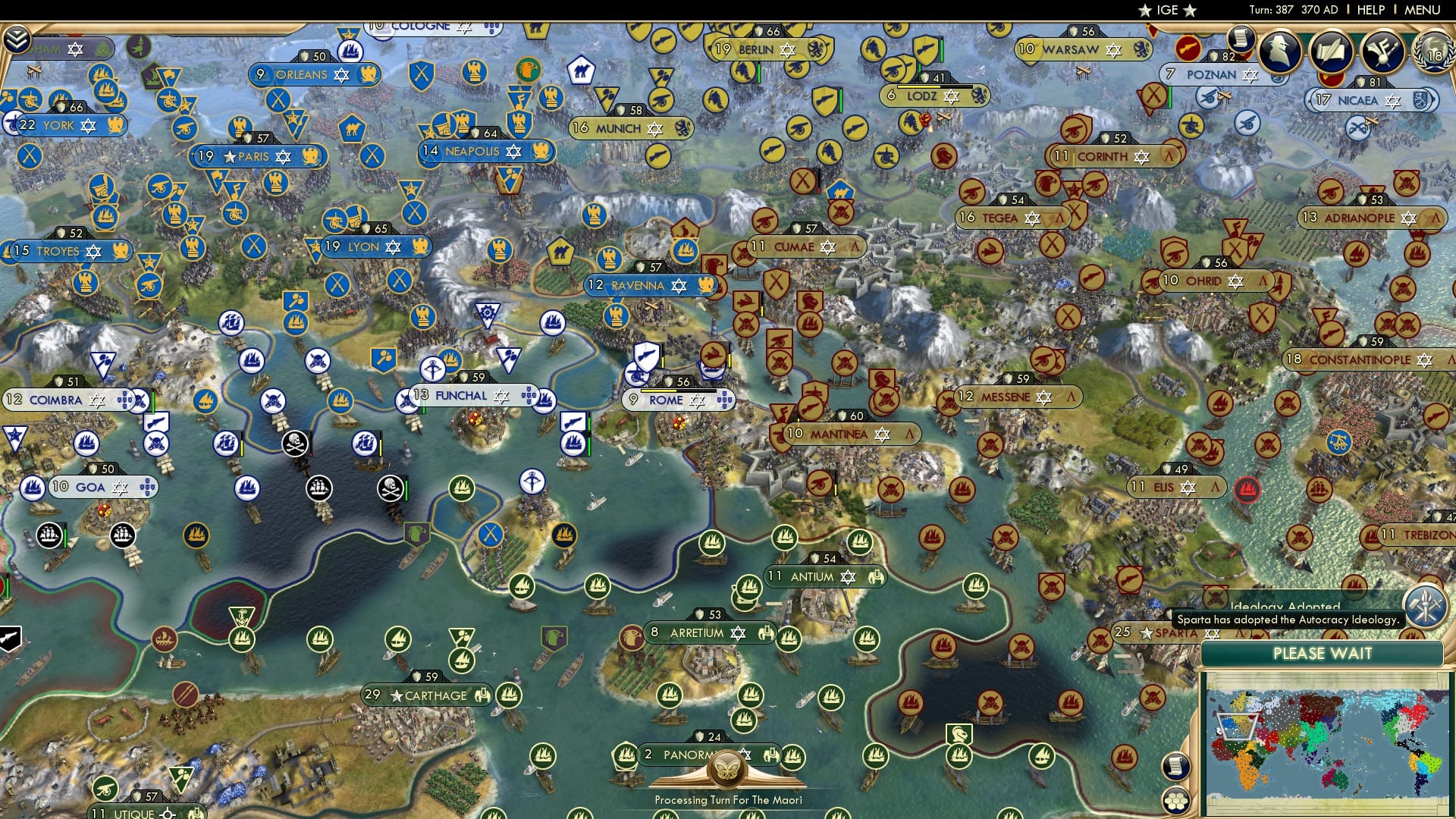Click the star icon left of IGE
This screenshot has height=819, width=1456.
click(1144, 11)
